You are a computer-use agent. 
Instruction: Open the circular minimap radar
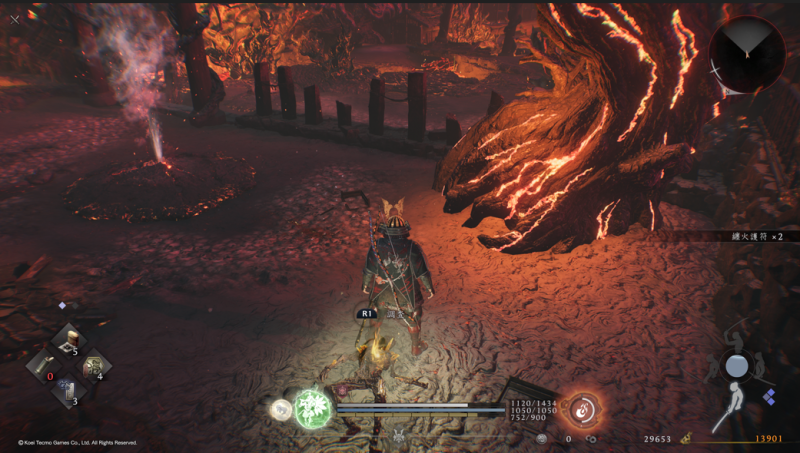click(745, 53)
